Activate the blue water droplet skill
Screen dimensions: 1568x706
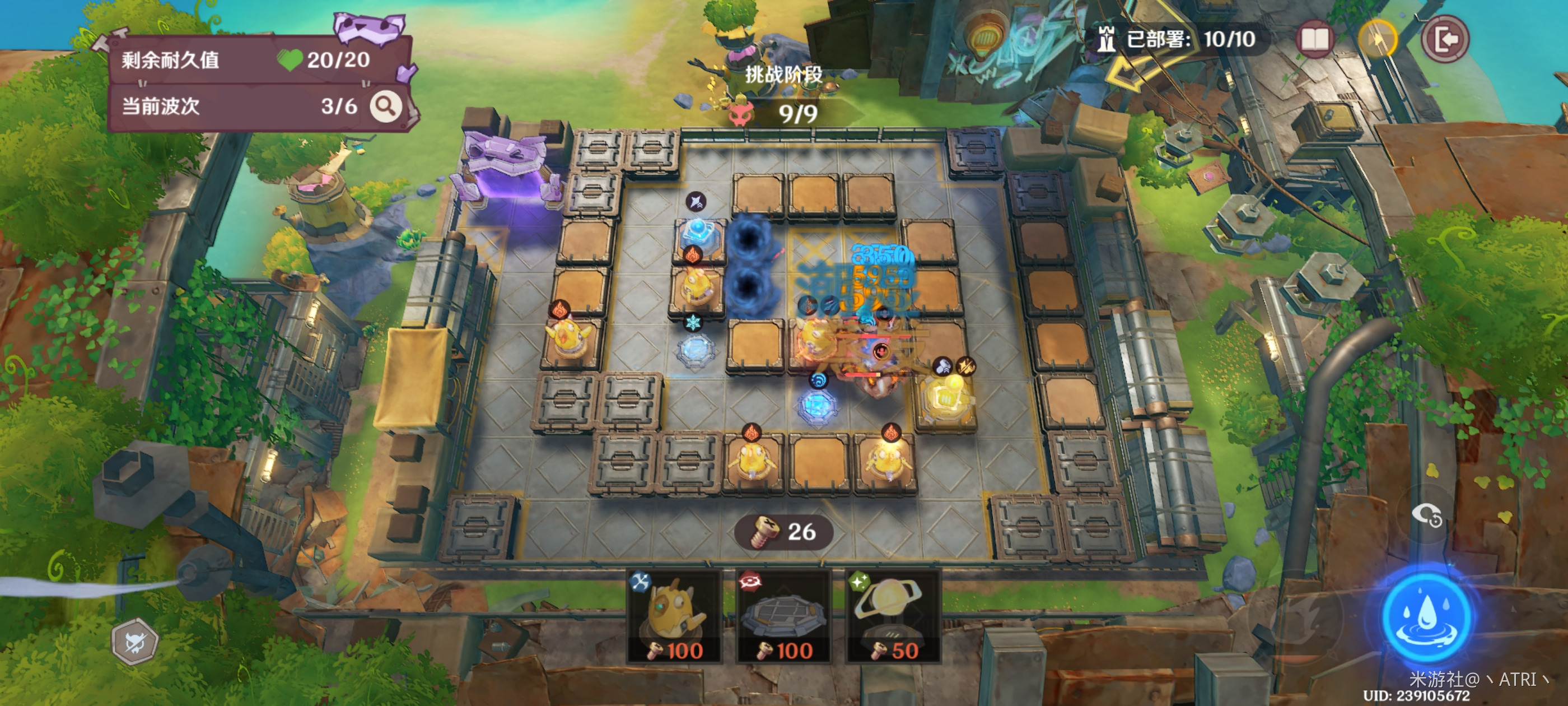[x=1426, y=616]
